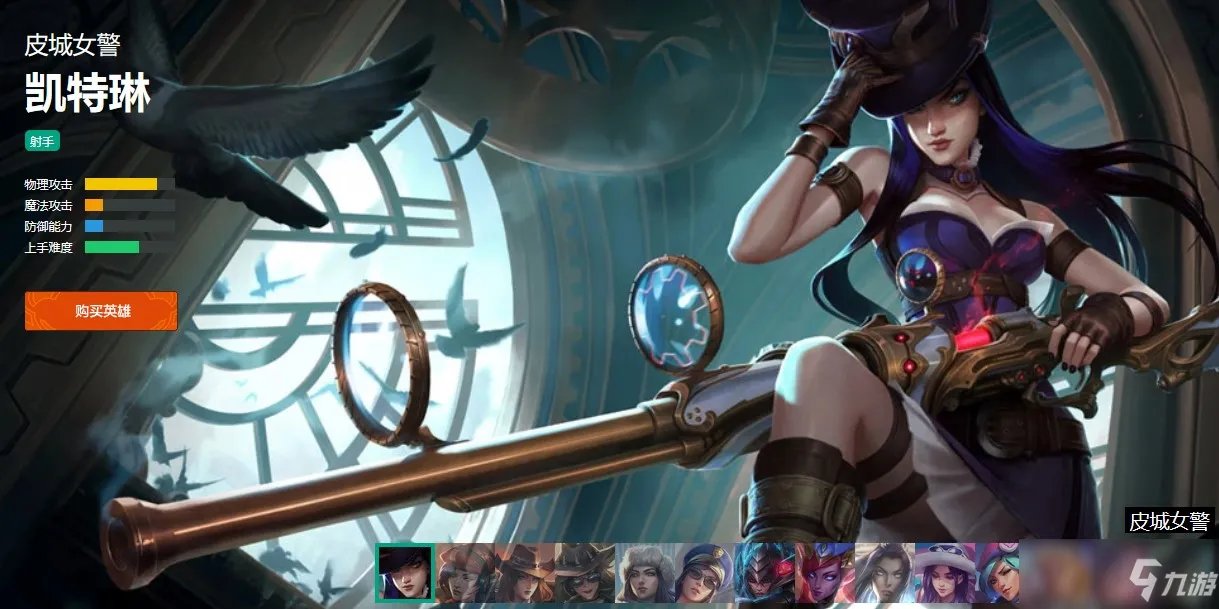Select the skin thumbnail with the pale blue wide-brim hat
Screen dimensions: 1219x609
[943, 572]
